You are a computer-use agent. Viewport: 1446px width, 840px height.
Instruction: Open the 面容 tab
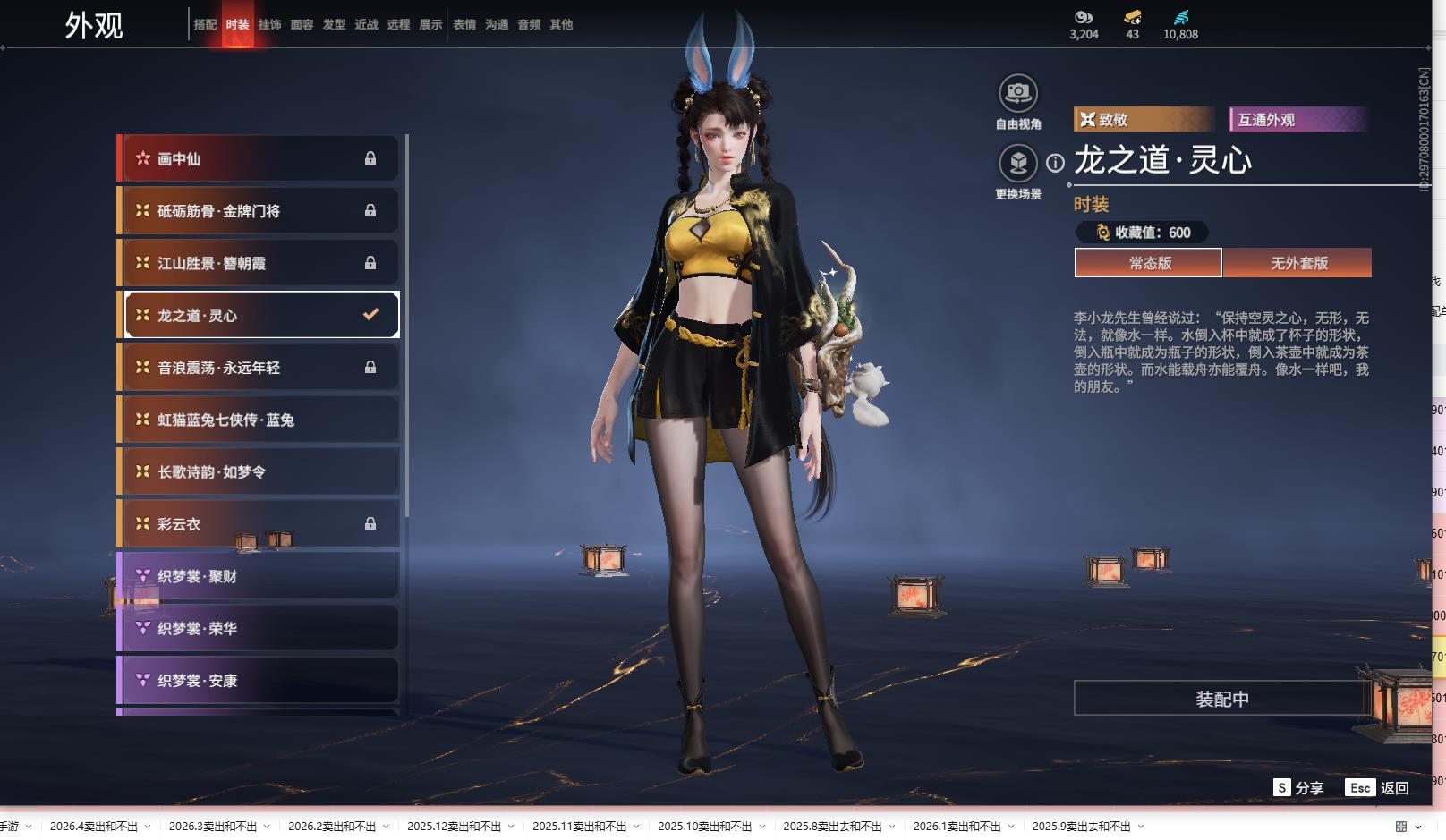click(x=302, y=25)
